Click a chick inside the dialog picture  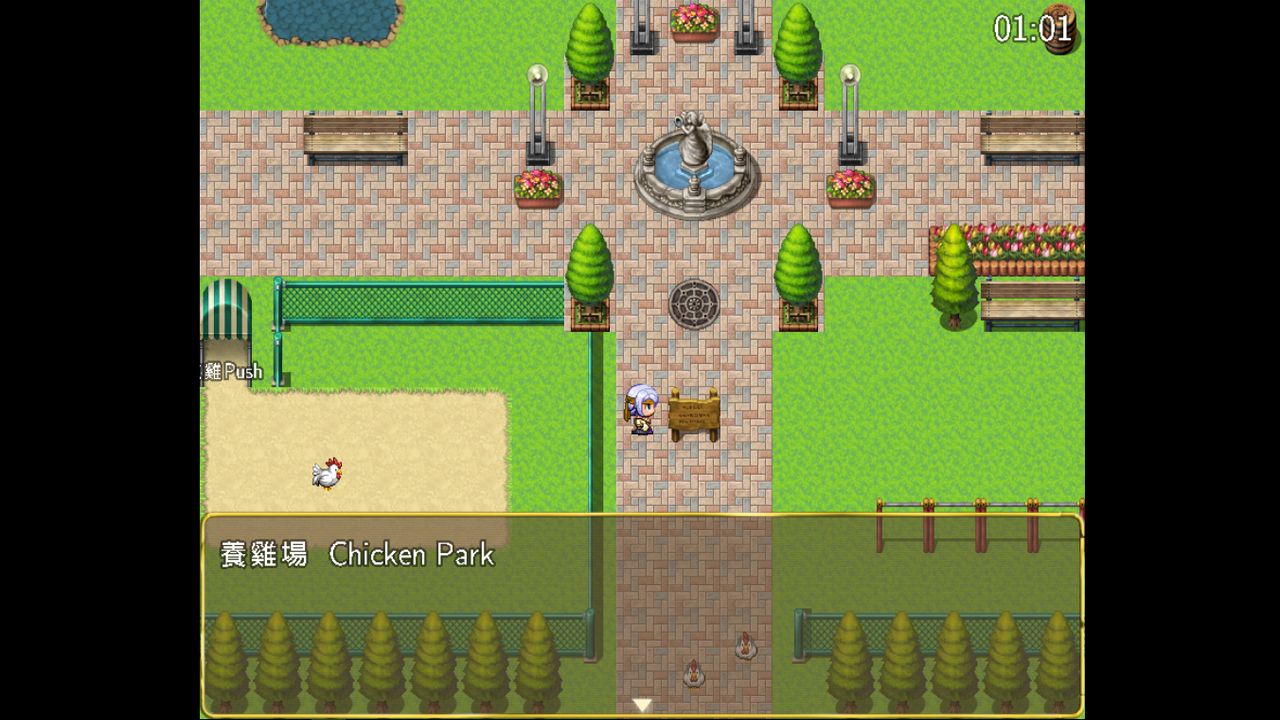click(x=693, y=675)
